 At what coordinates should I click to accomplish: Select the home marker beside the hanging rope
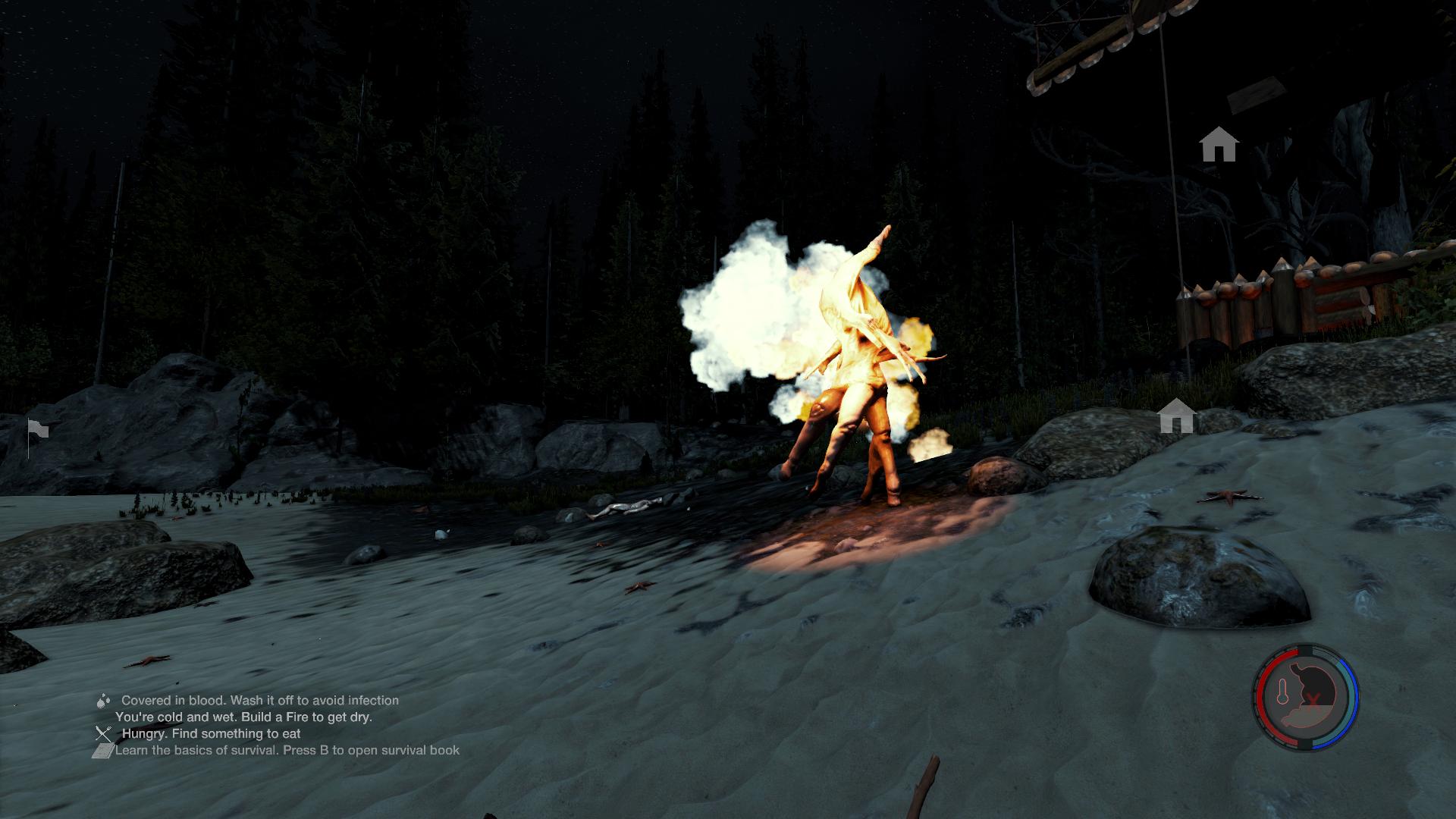tap(1219, 144)
